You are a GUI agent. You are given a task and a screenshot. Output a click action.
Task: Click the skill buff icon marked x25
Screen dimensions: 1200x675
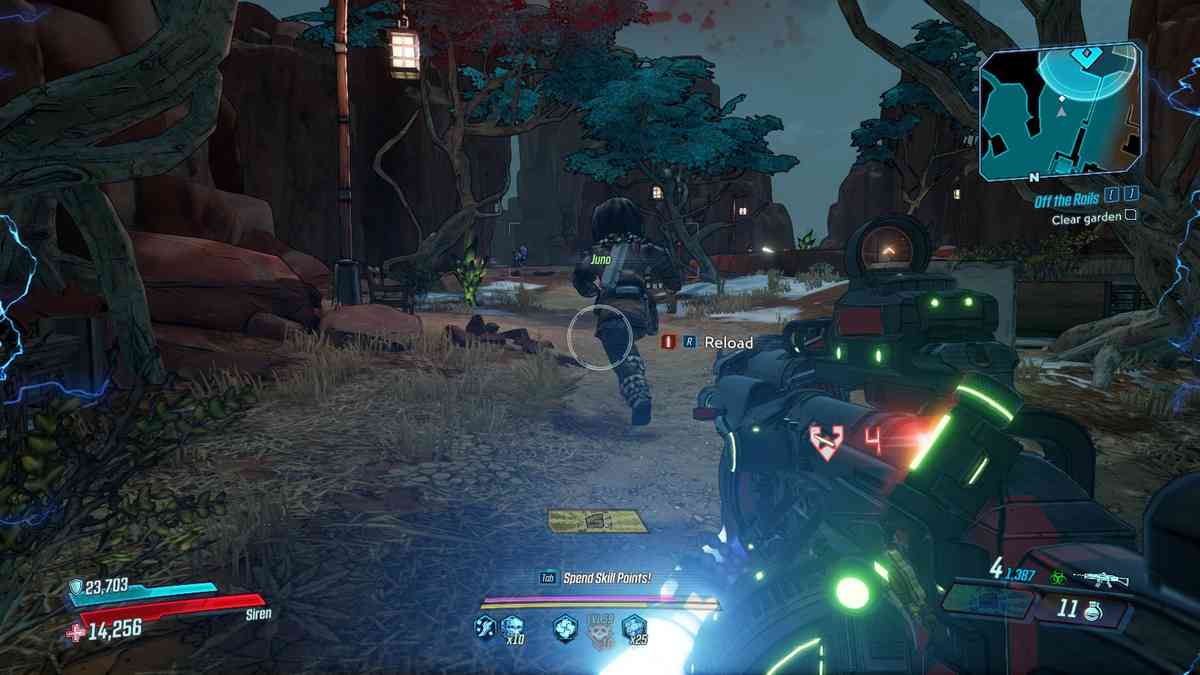(633, 627)
